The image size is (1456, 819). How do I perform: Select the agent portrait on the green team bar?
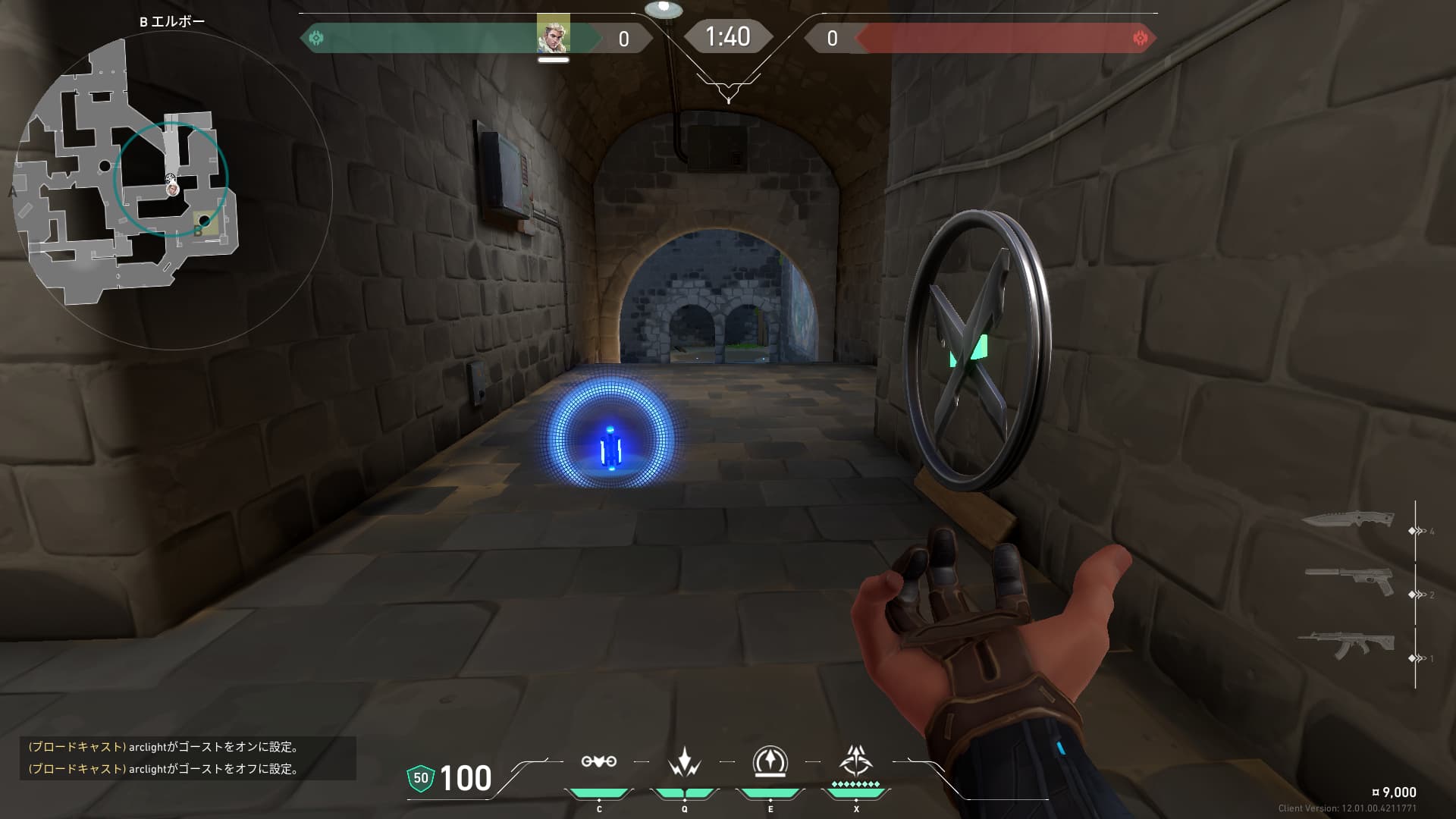coord(553,35)
